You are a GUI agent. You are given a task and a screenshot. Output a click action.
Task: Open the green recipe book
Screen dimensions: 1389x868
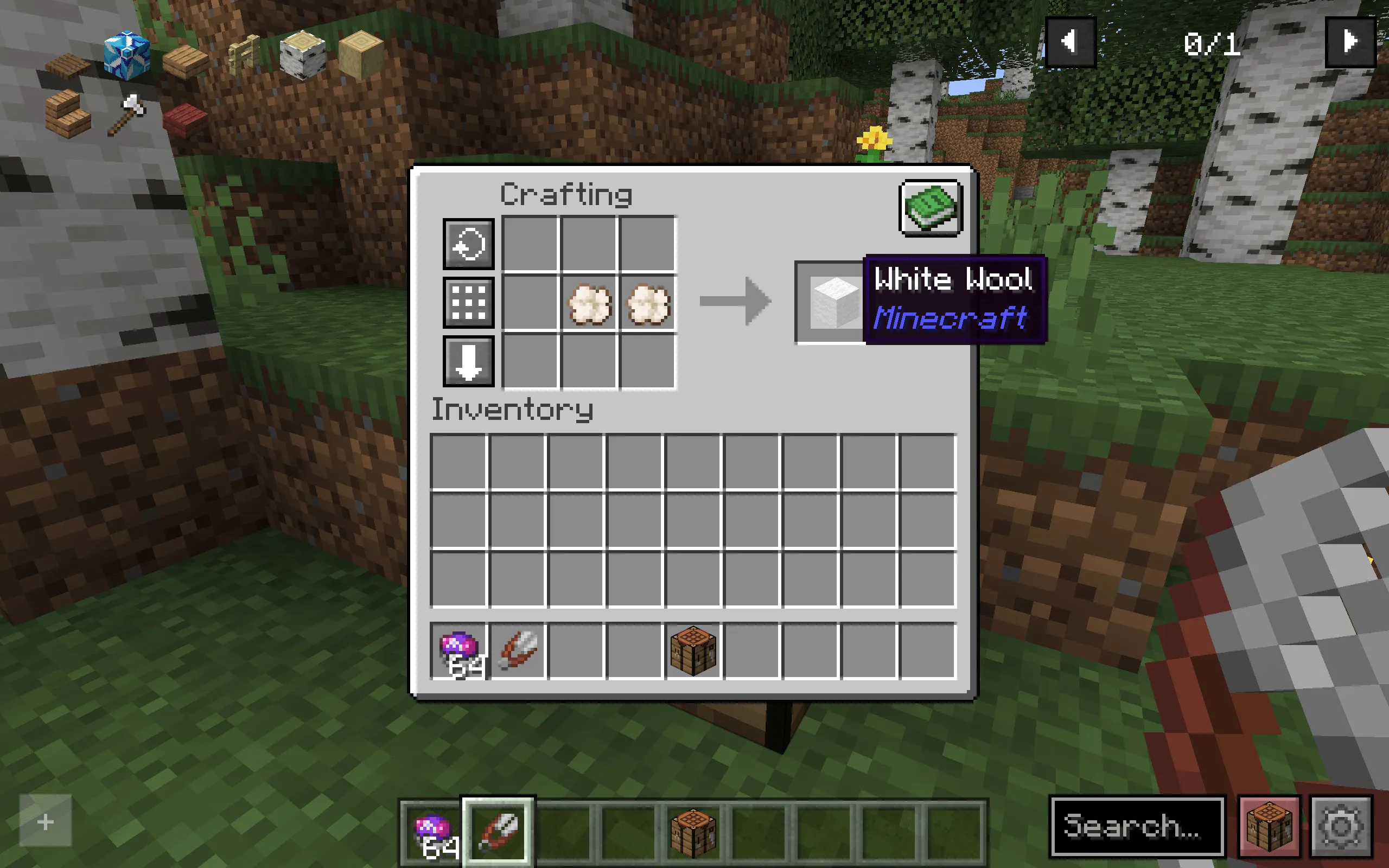click(930, 208)
